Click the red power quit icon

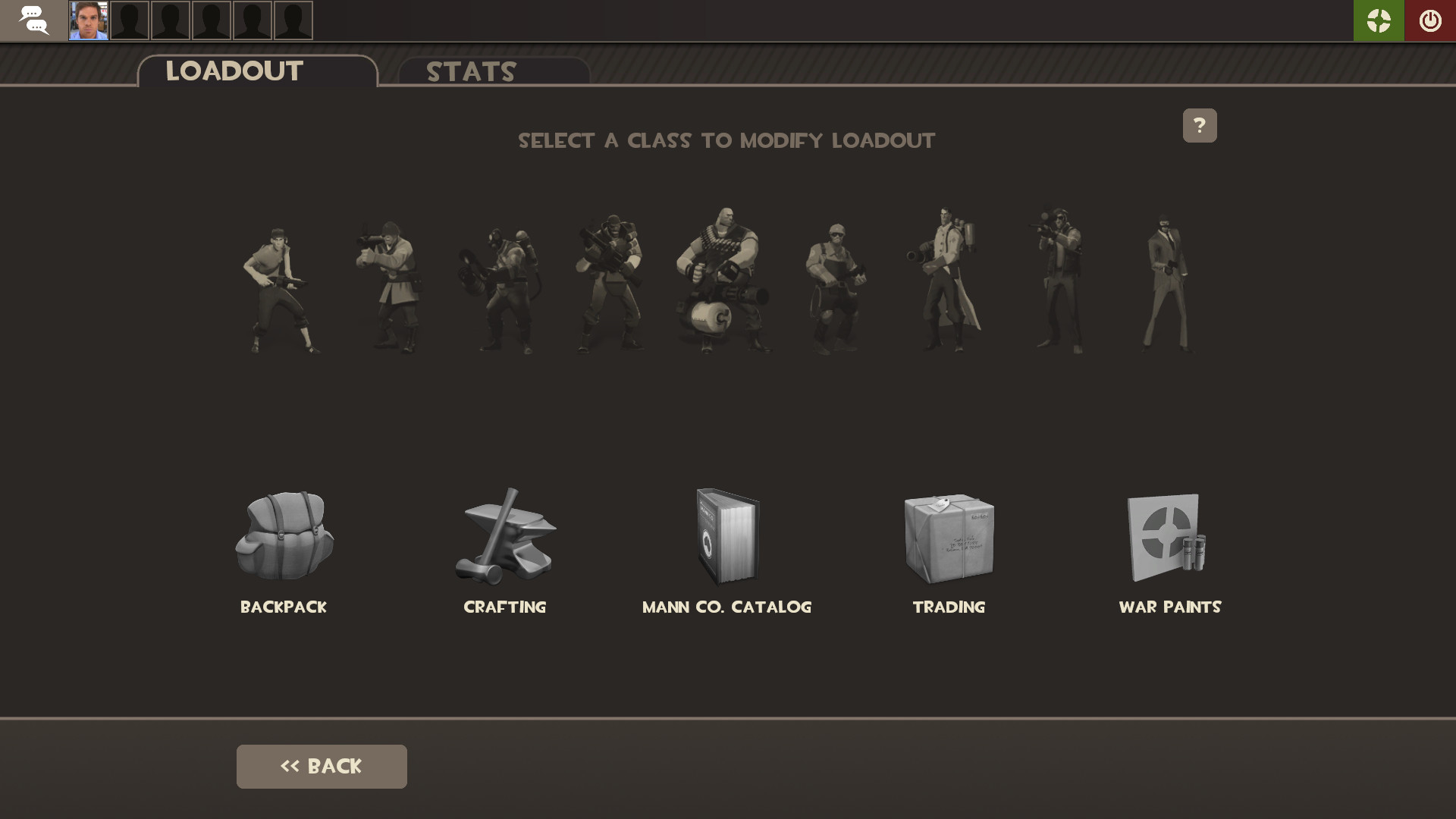[x=1430, y=20]
